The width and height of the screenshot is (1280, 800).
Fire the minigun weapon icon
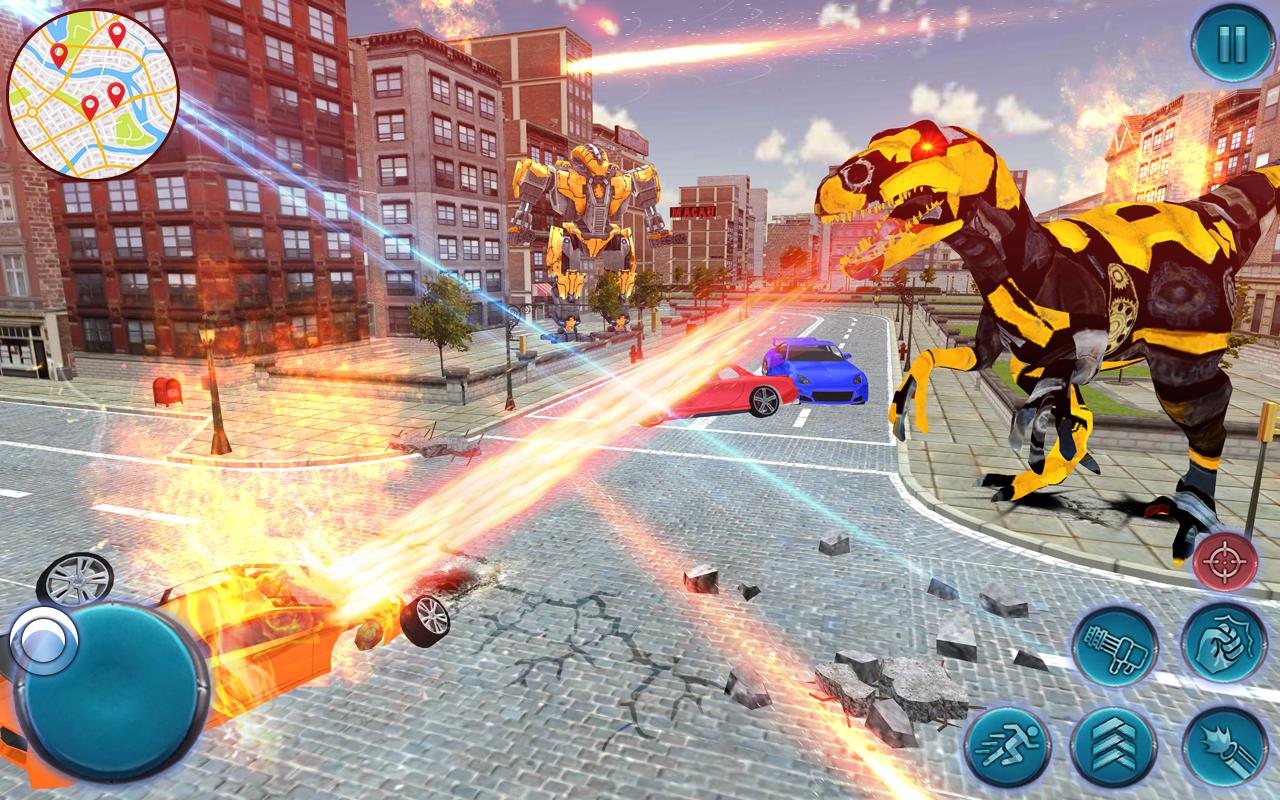coord(1113,644)
